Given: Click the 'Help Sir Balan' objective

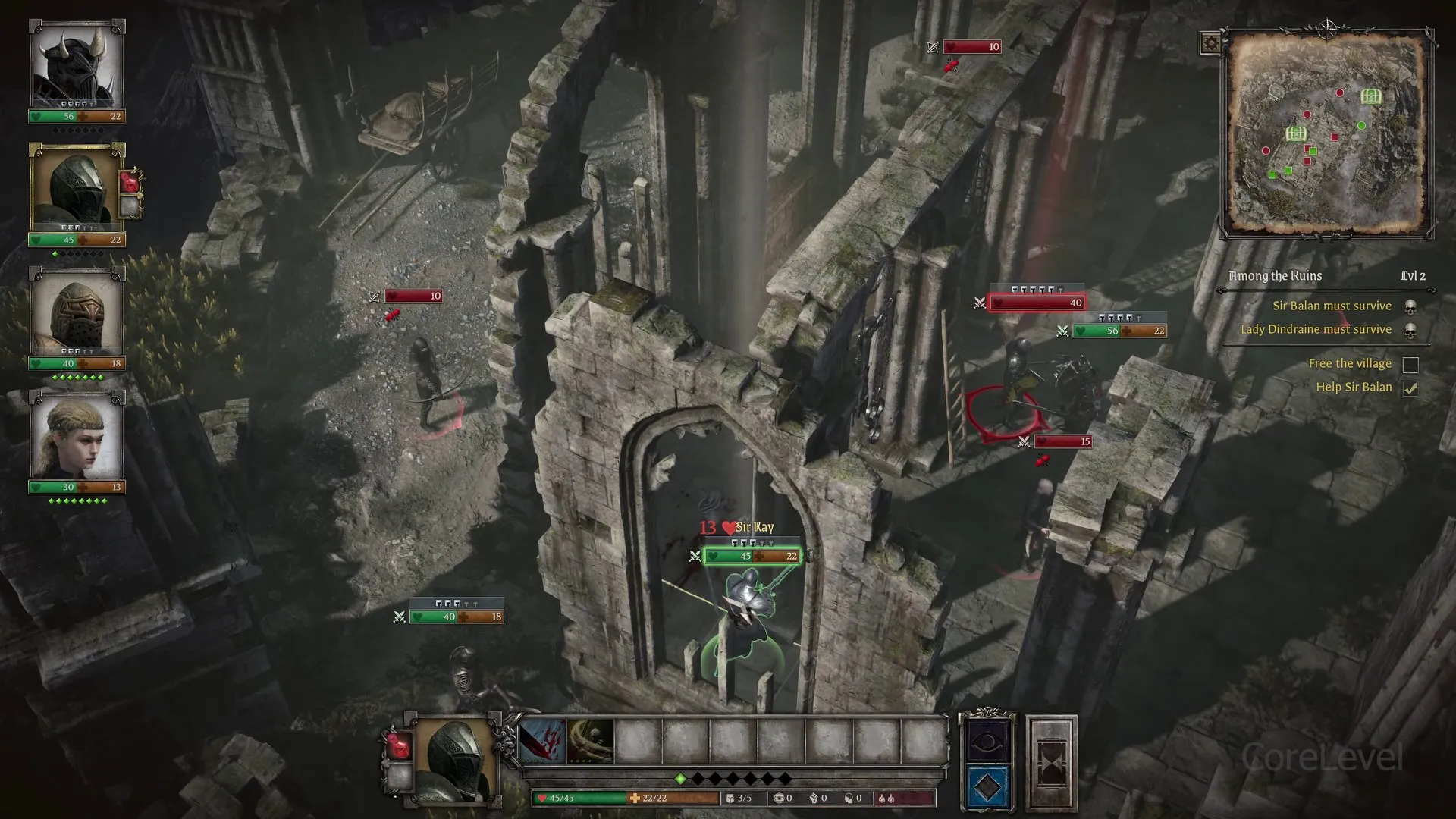Looking at the screenshot, I should click(1354, 388).
